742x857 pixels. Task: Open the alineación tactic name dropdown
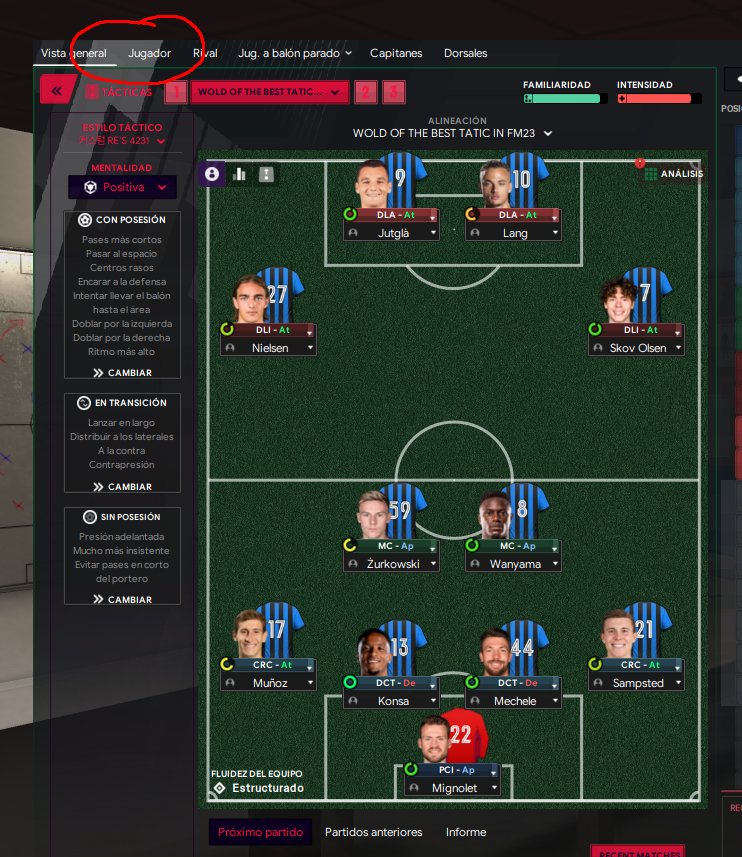(452, 133)
